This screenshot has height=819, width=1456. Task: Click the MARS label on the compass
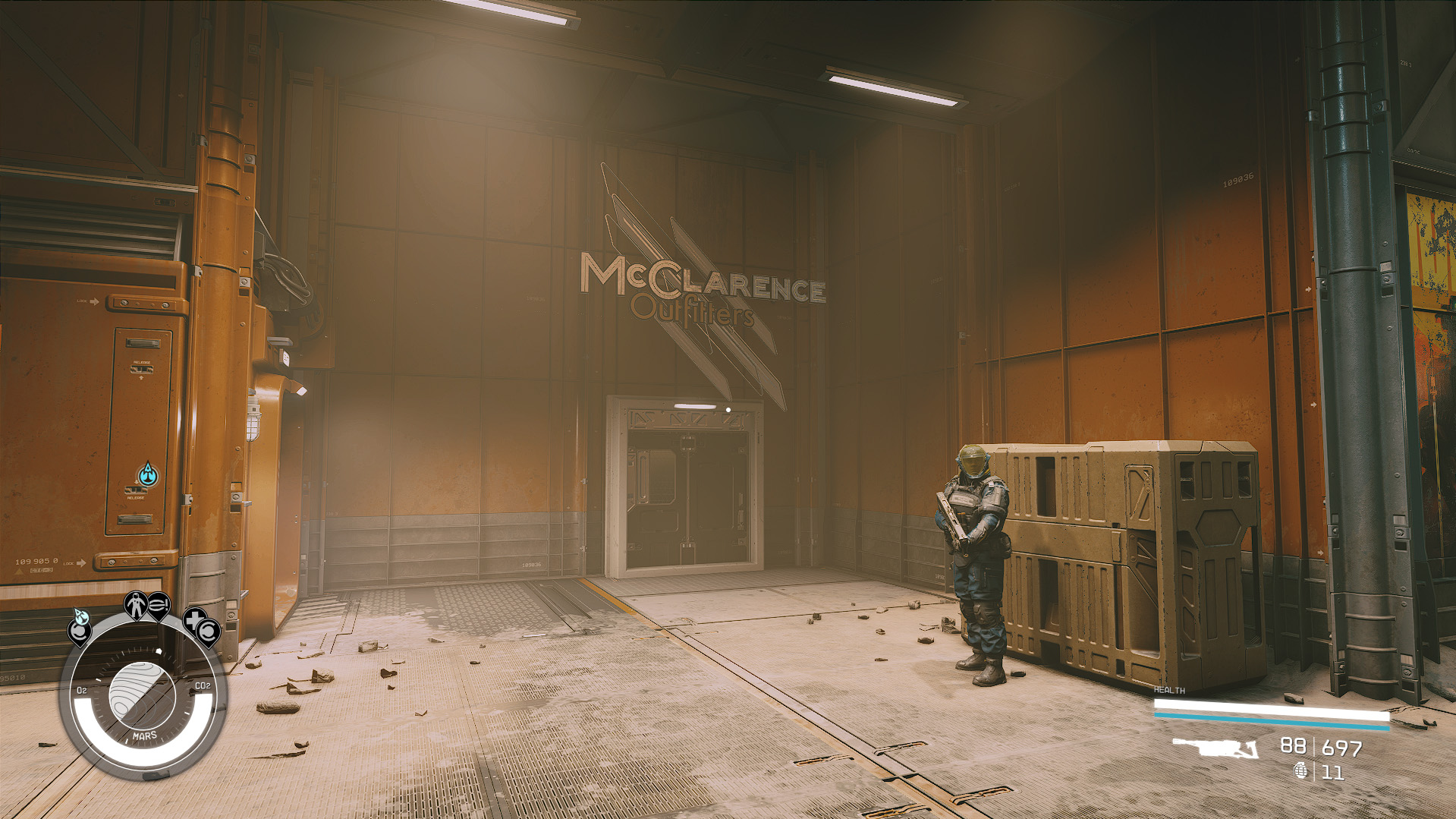click(x=144, y=735)
